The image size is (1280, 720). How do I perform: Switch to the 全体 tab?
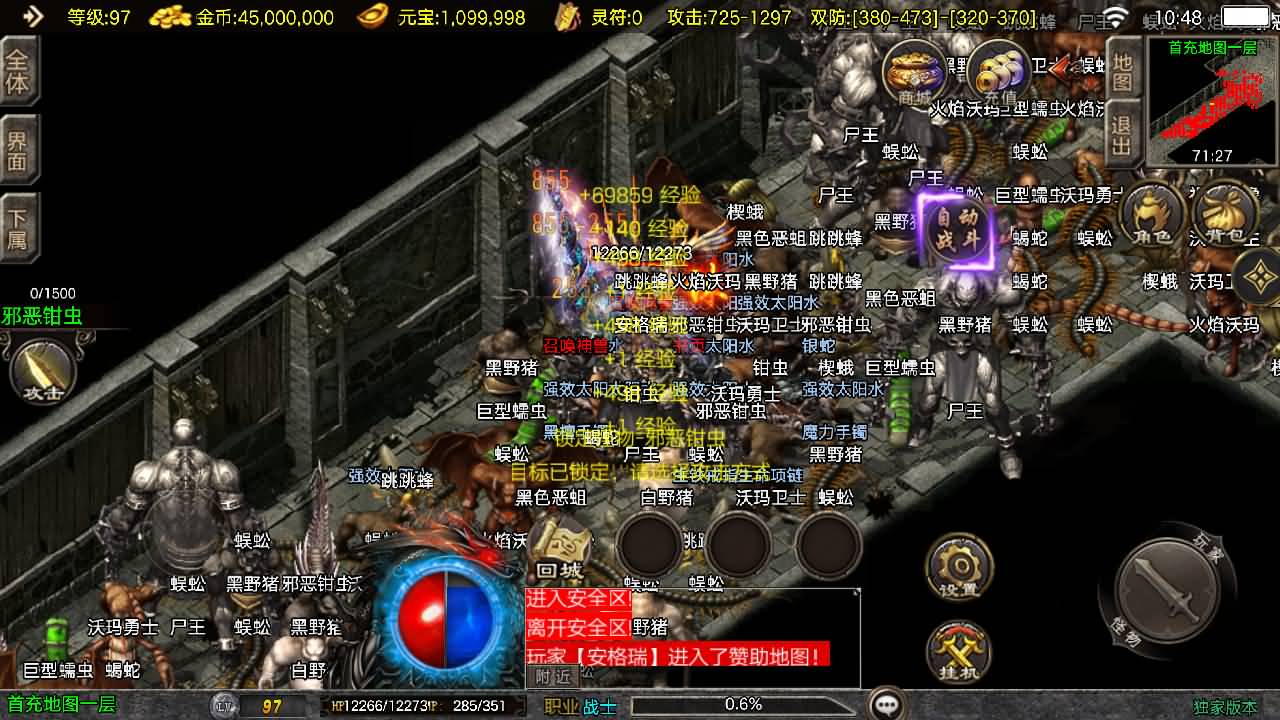[18, 70]
